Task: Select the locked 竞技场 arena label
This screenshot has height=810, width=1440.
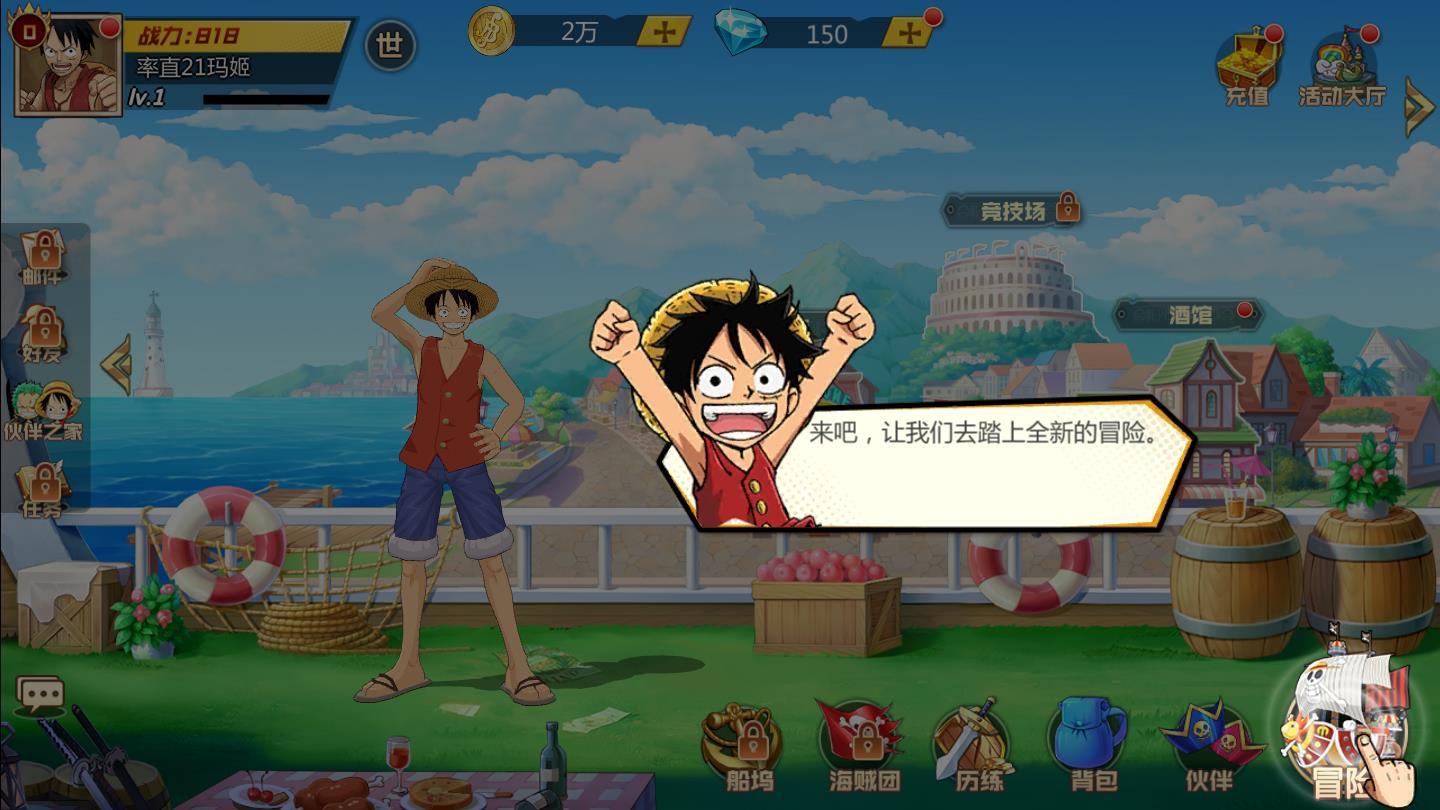Action: tap(1012, 210)
